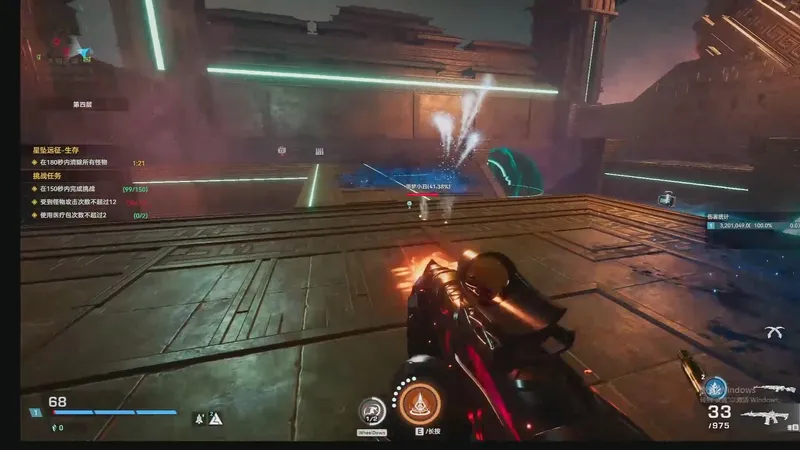Select the 挑战任务 challenge tracker header
Image resolution: width=800 pixels, height=450 pixels.
(x=49, y=175)
